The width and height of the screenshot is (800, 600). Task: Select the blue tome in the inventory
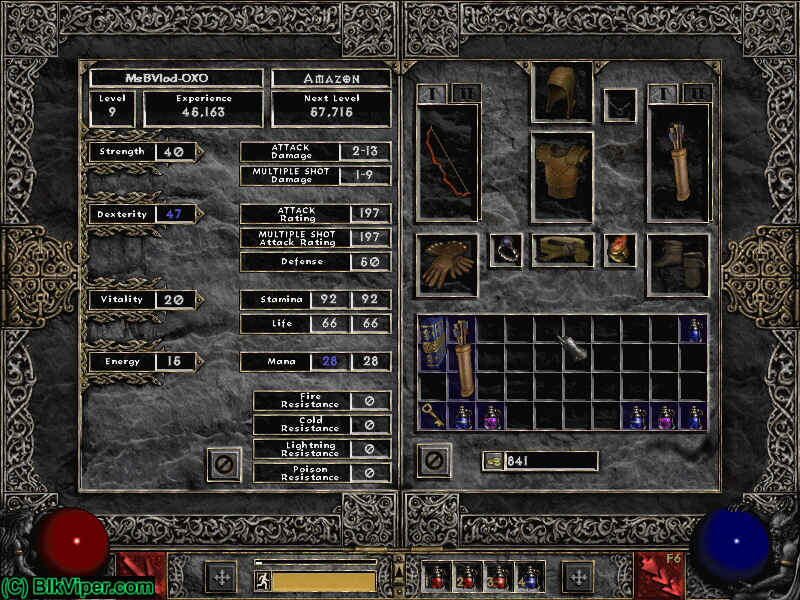click(x=433, y=343)
